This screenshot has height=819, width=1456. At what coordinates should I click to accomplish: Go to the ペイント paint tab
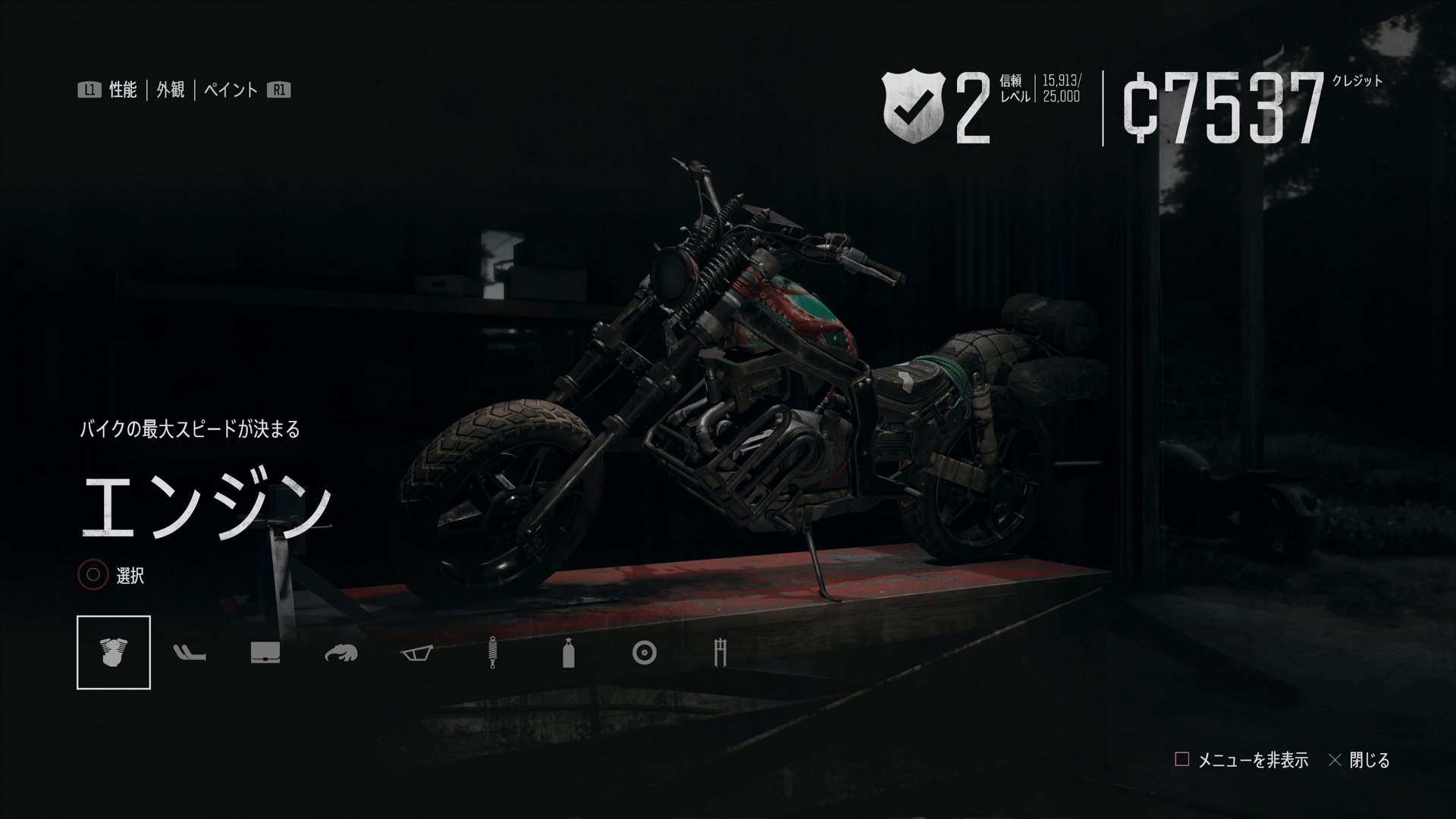click(231, 90)
